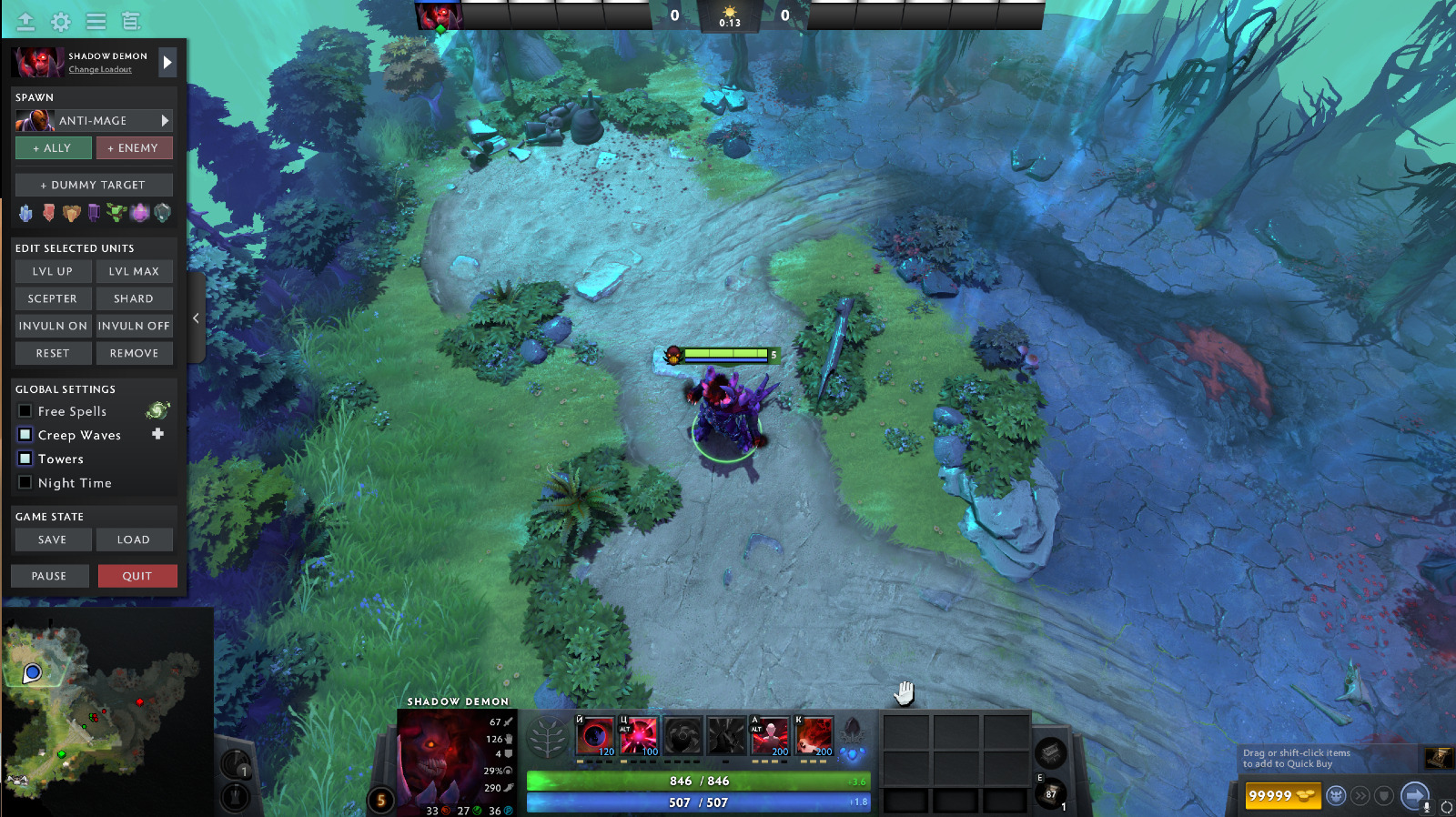Enable the Free Spells checkbox
1456x817 pixels.
(x=25, y=410)
